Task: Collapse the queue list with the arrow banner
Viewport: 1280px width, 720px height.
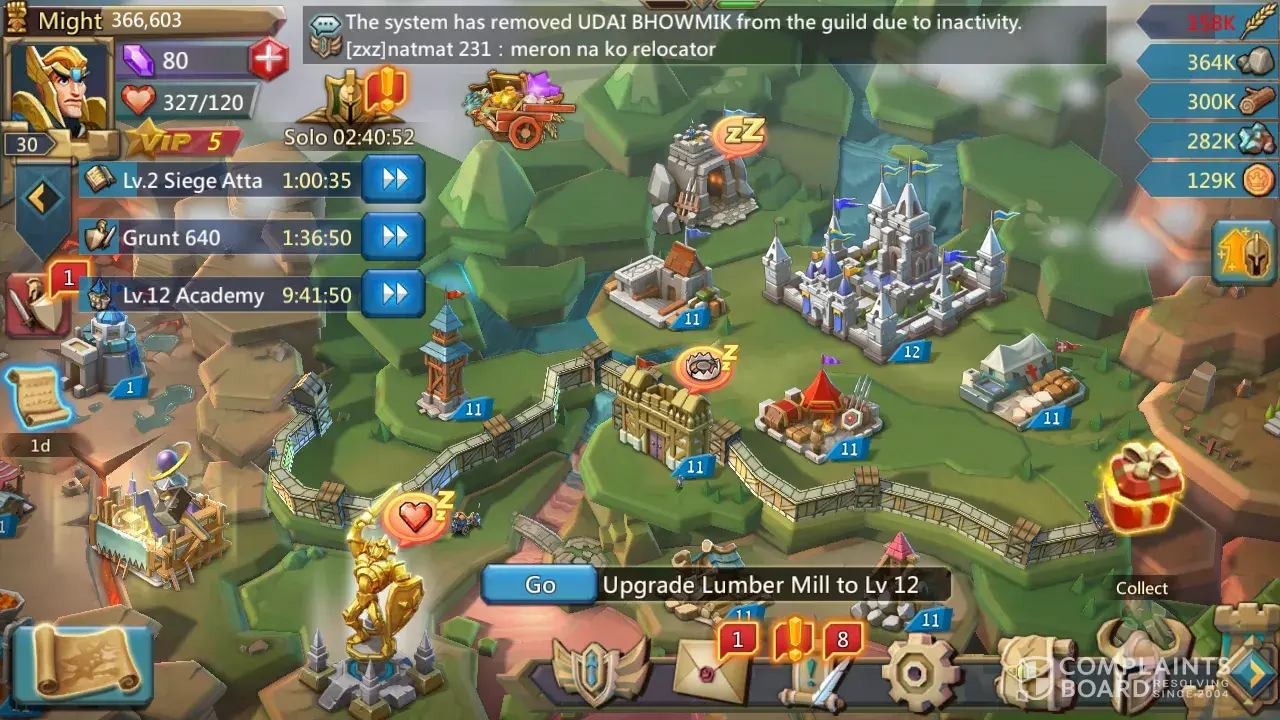Action: [x=42, y=199]
